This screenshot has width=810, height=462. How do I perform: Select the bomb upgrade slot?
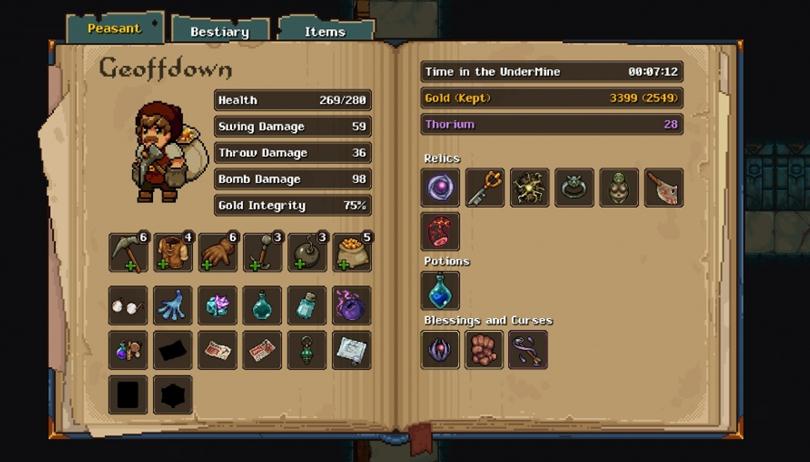[x=307, y=253]
